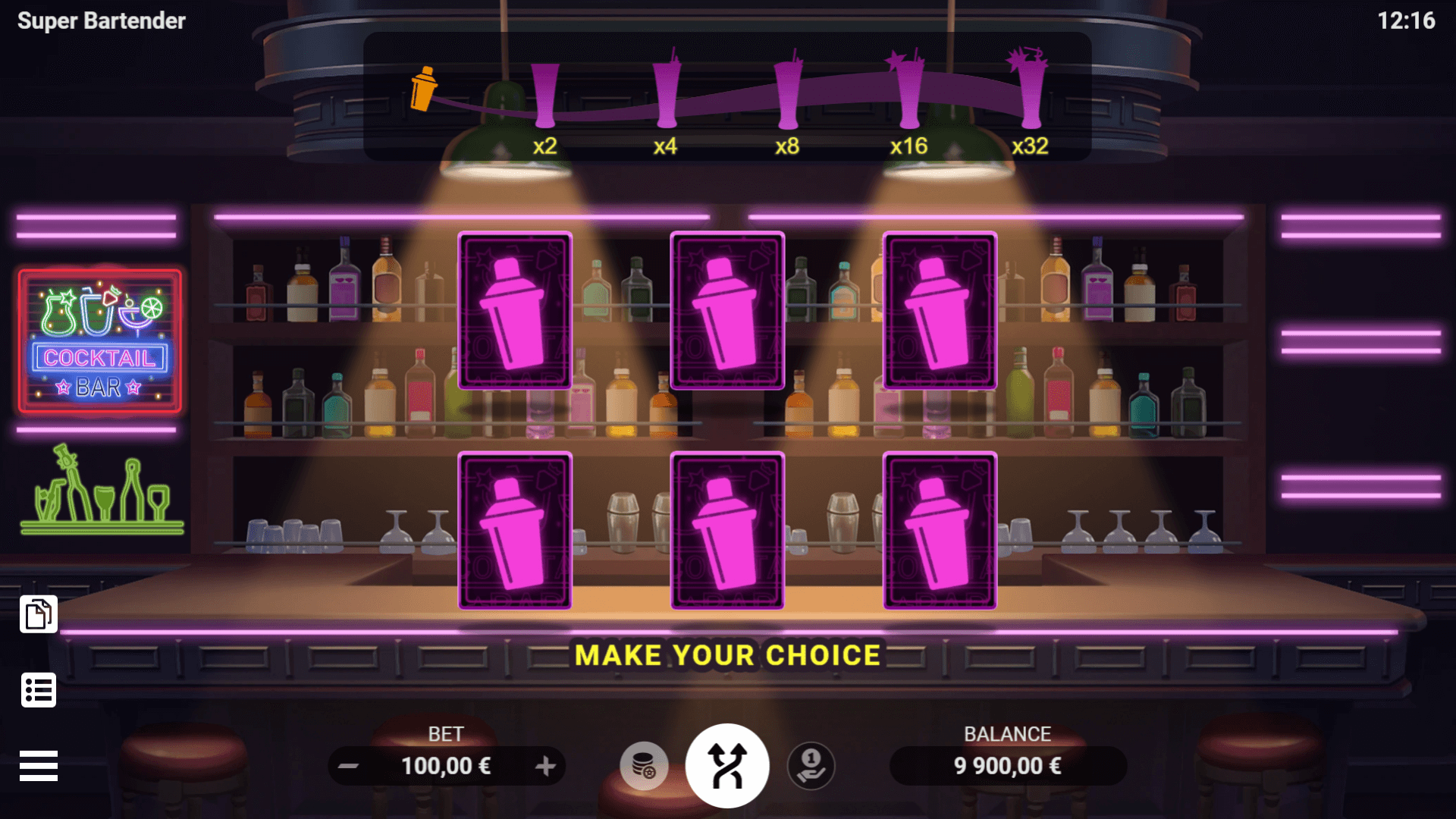
Task: Open the coin stack bet settings
Action: 644,766
